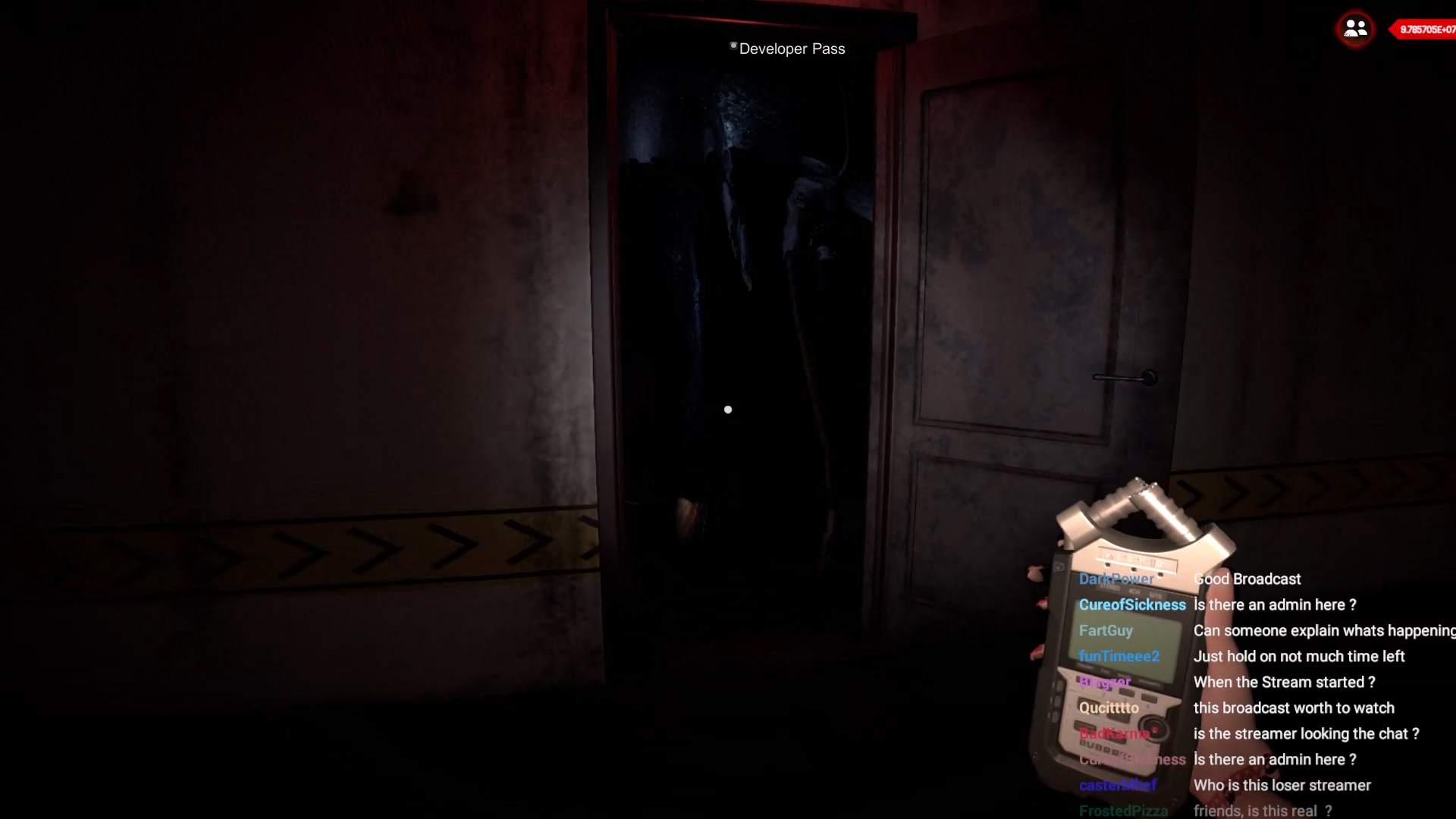Click the viewer count people icon
This screenshot has width=1456, height=819.
click(x=1355, y=29)
